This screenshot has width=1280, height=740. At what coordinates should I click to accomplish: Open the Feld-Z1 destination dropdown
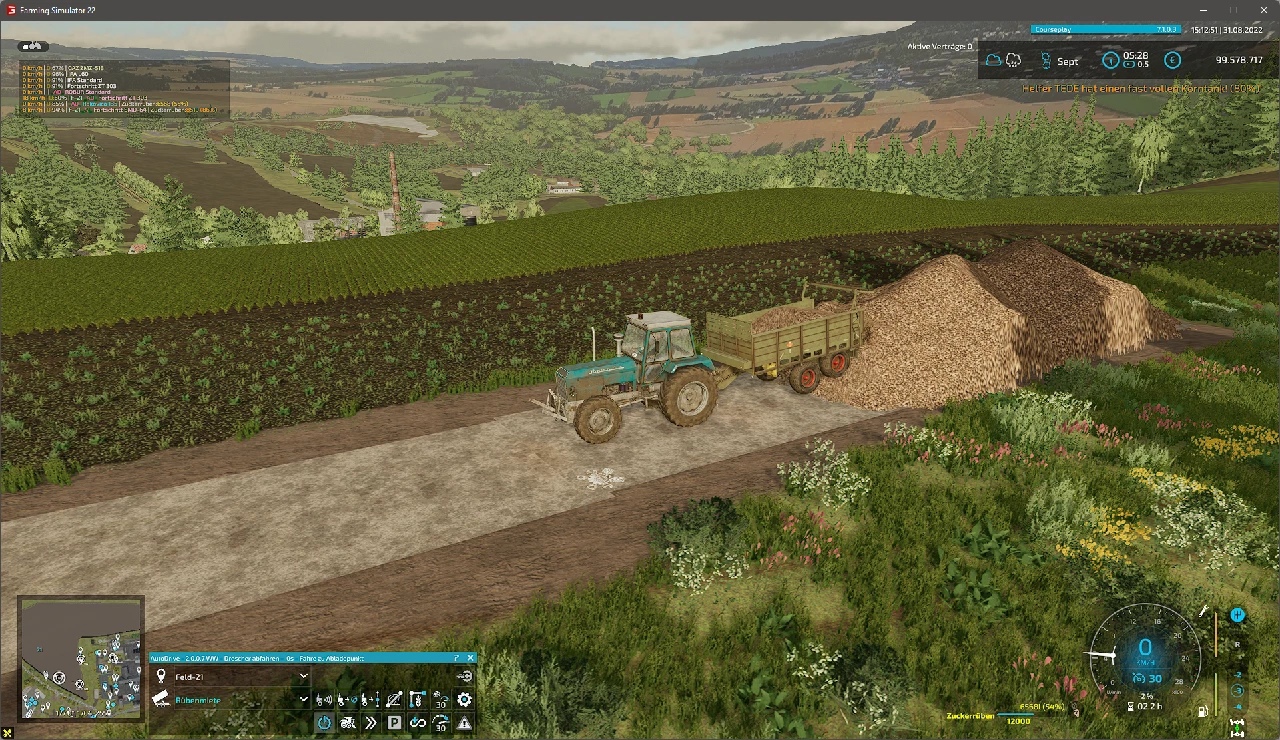point(304,676)
